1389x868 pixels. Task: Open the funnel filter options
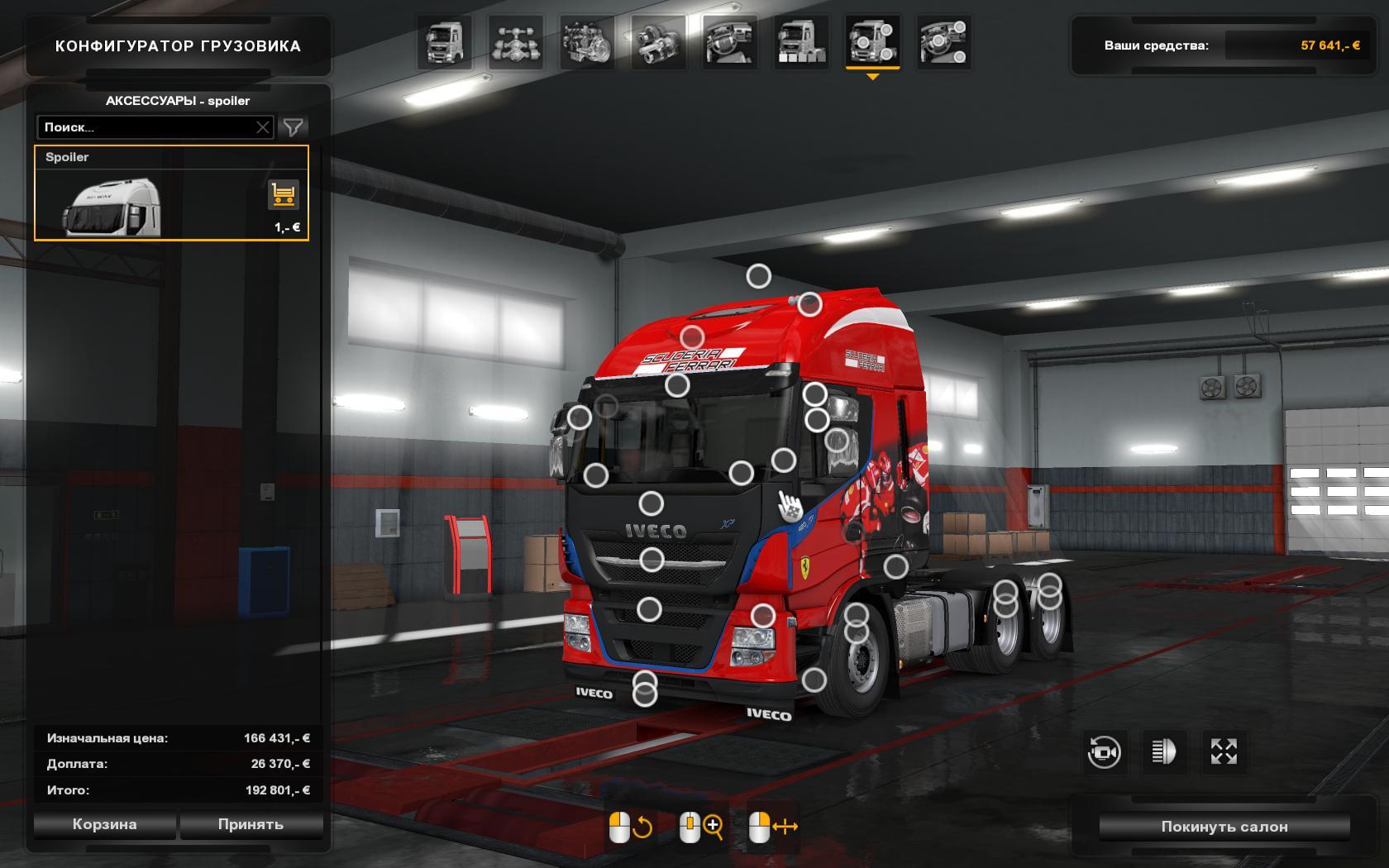point(294,127)
